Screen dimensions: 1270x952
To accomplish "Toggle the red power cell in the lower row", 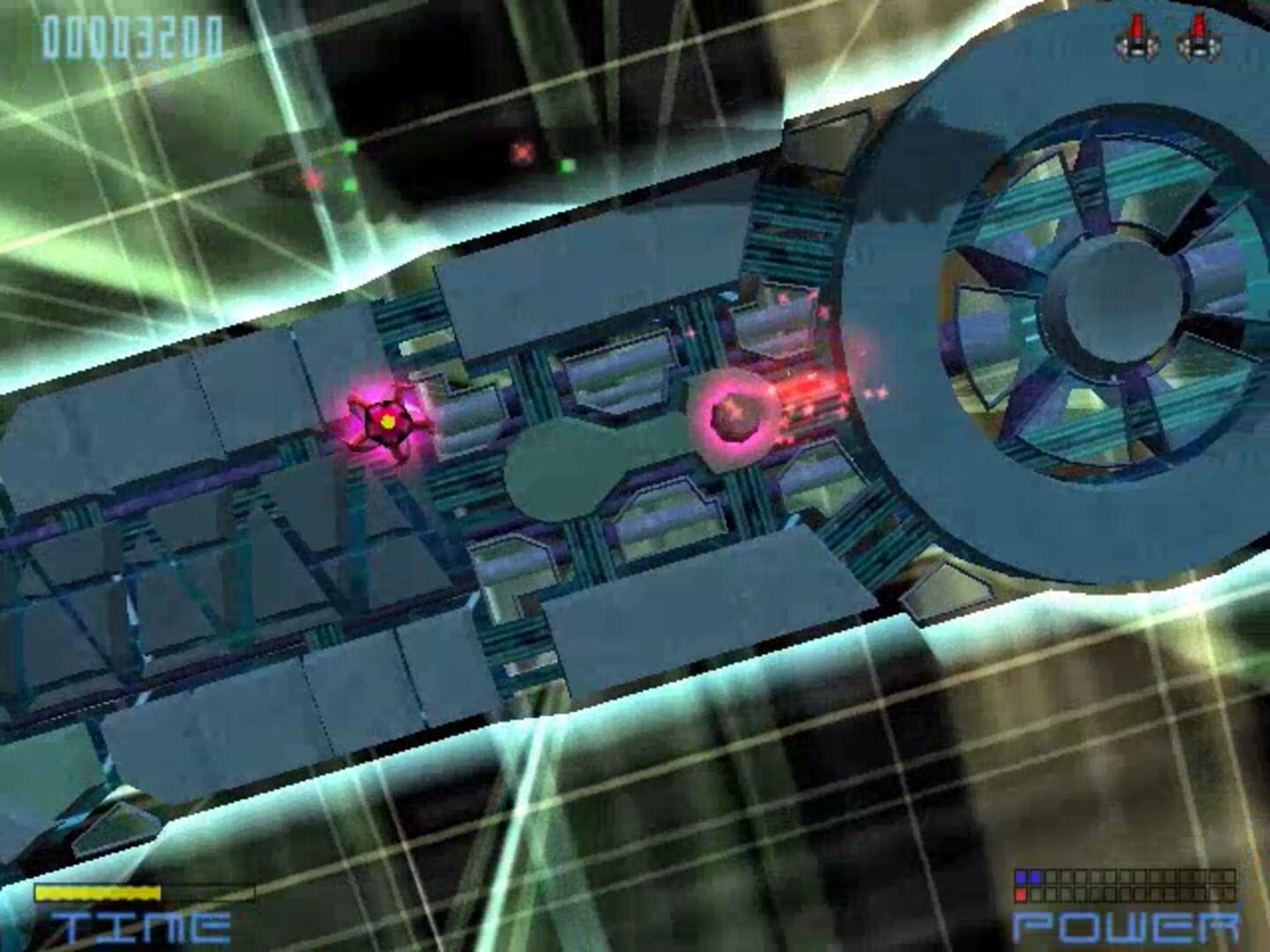I will point(1020,893).
